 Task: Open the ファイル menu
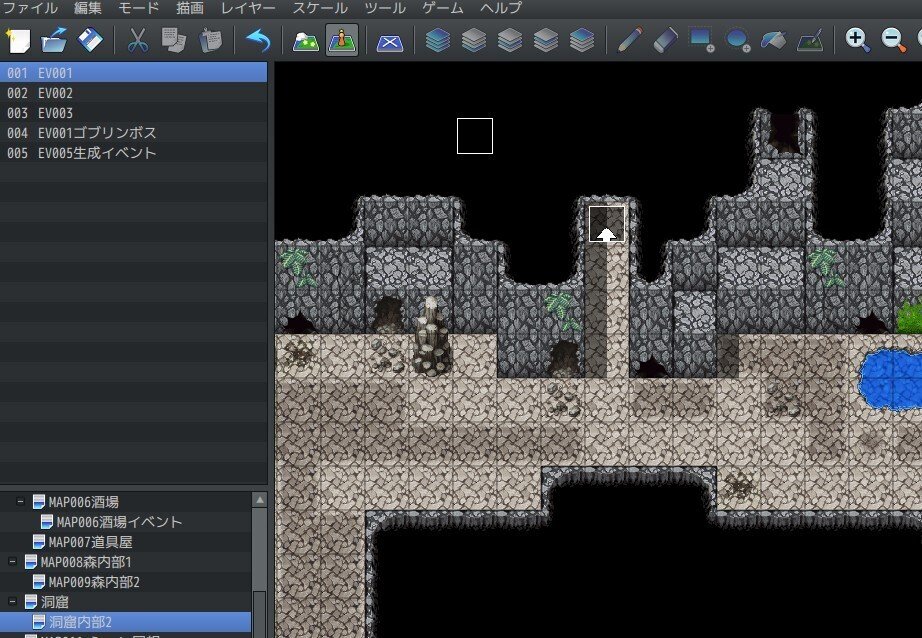coord(30,8)
